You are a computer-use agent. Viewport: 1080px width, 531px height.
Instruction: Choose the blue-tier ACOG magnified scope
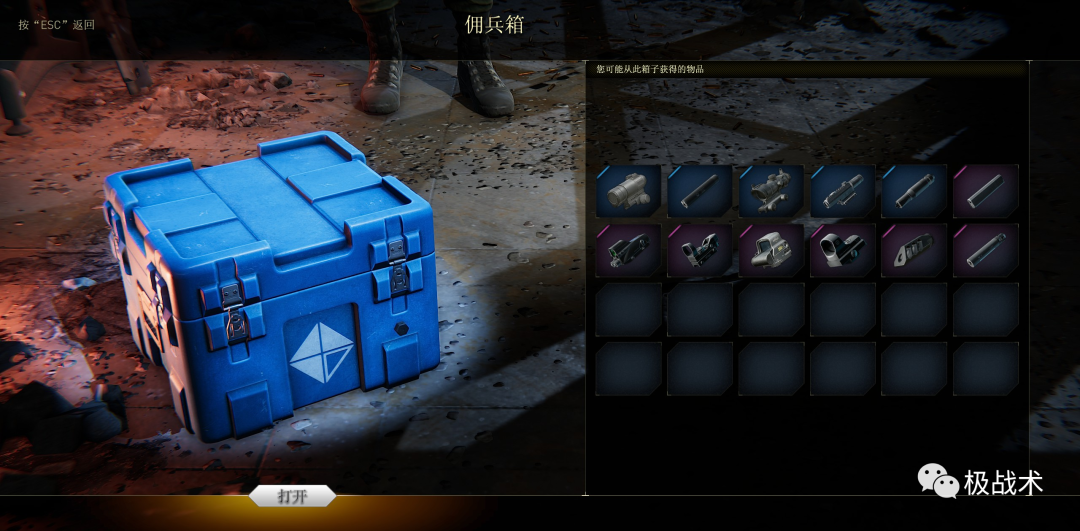click(771, 191)
